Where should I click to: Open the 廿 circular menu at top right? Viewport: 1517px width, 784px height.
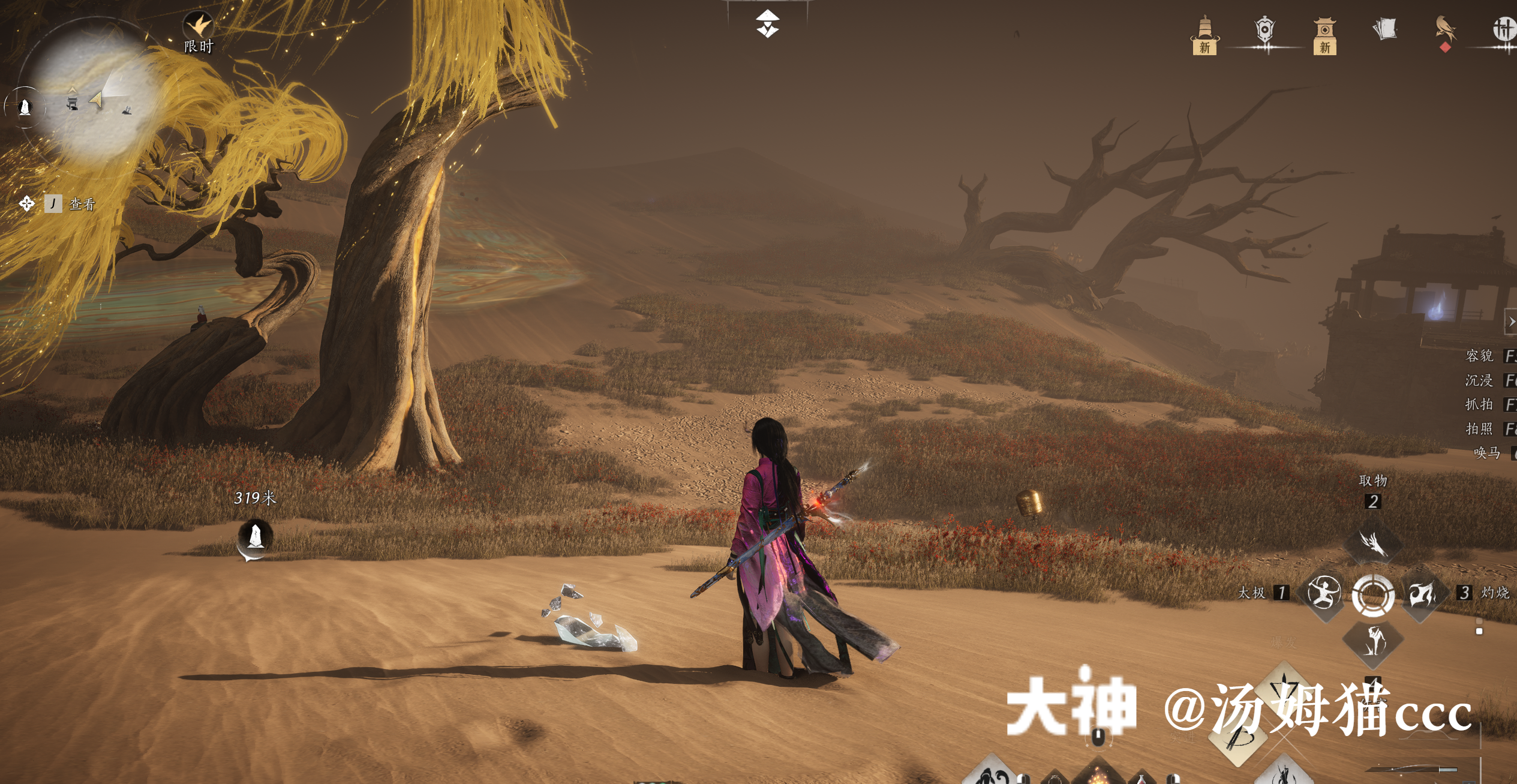tap(1506, 29)
